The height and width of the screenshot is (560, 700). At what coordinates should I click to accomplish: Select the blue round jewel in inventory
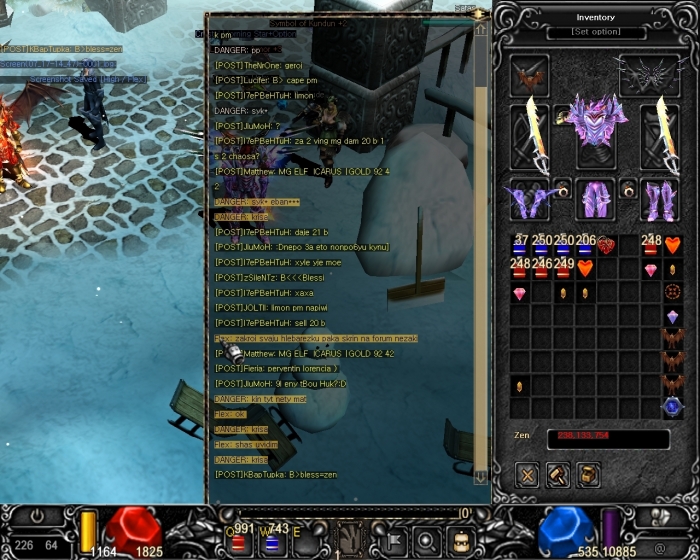tap(673, 407)
